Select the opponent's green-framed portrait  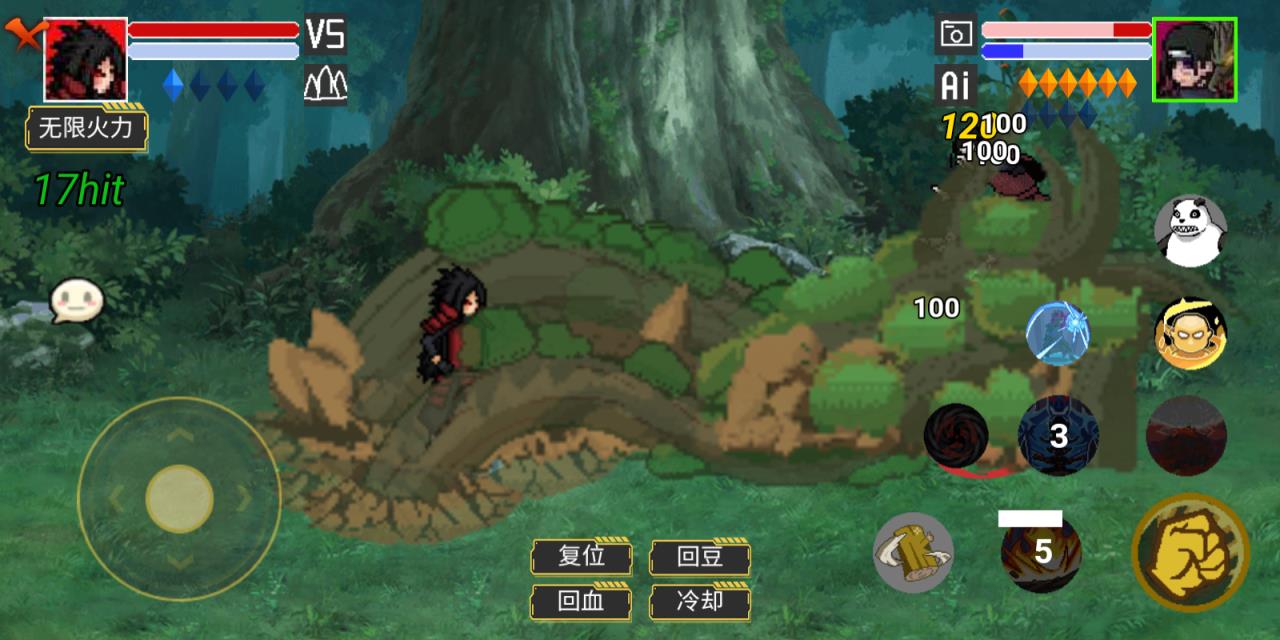point(1194,59)
